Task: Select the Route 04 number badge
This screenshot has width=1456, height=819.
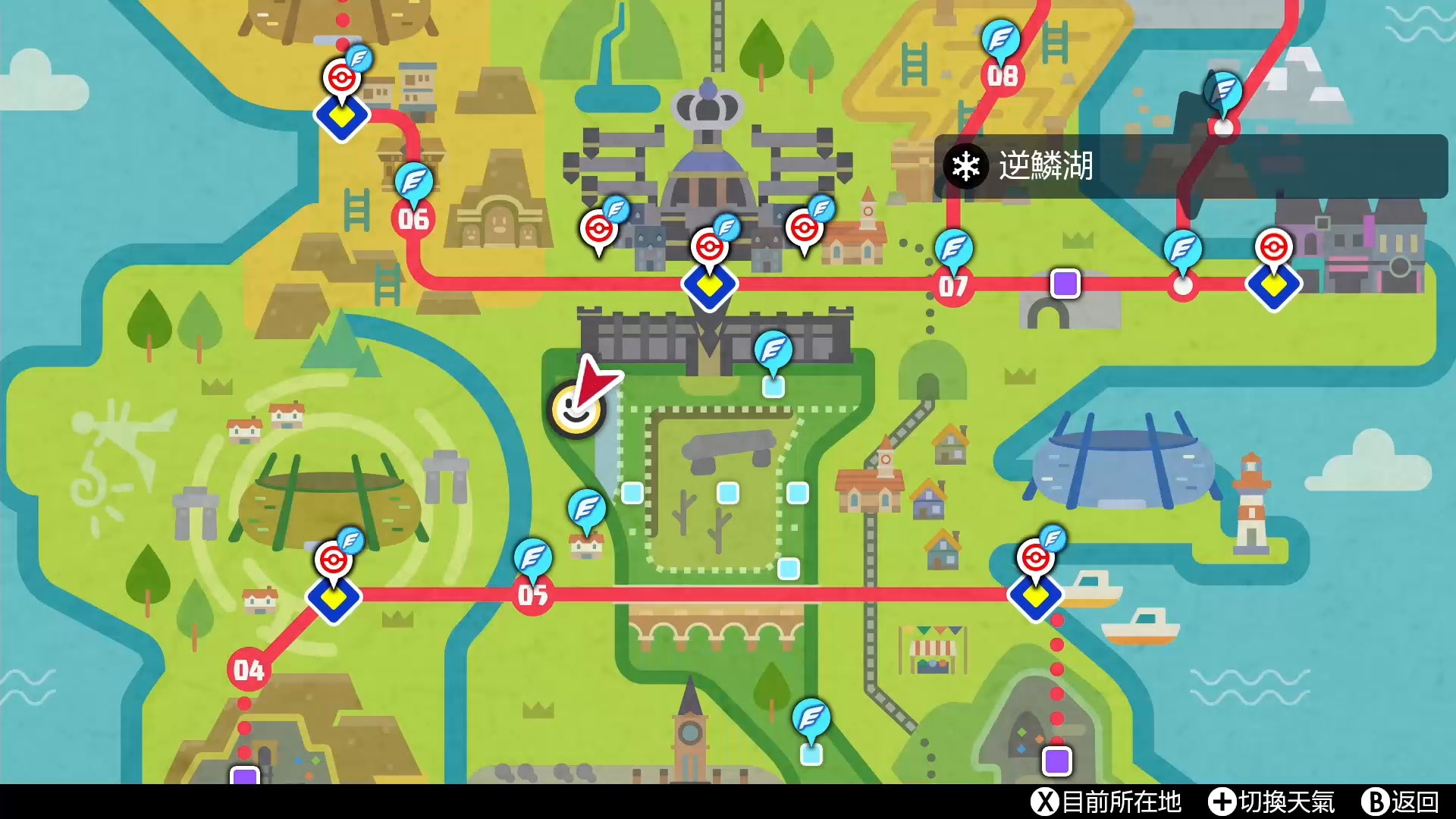Action: (x=250, y=671)
